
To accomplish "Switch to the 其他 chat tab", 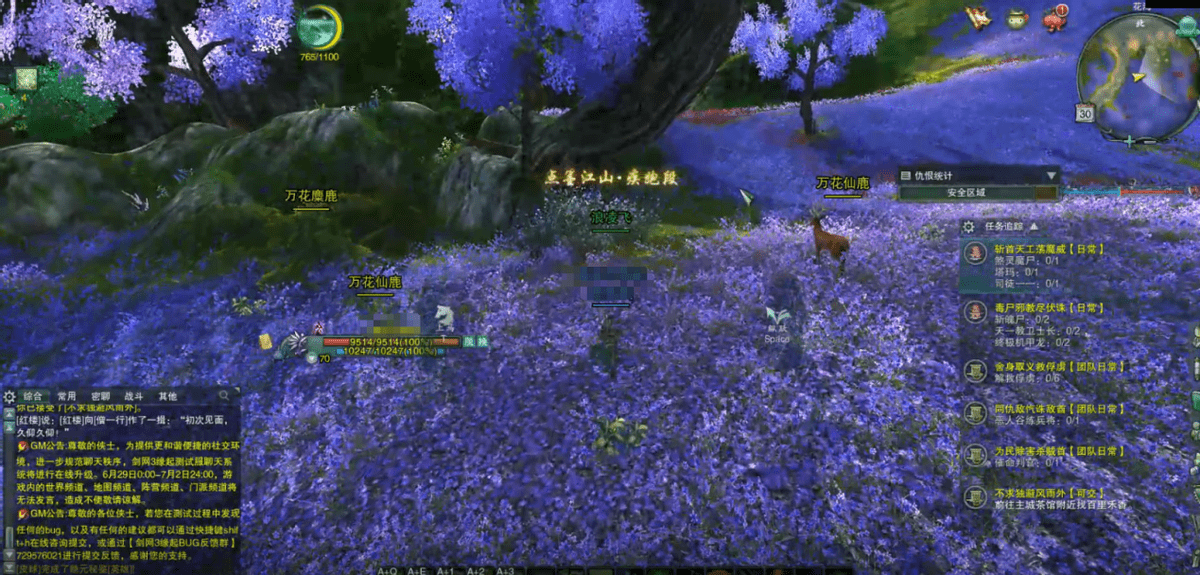I will point(167,396).
